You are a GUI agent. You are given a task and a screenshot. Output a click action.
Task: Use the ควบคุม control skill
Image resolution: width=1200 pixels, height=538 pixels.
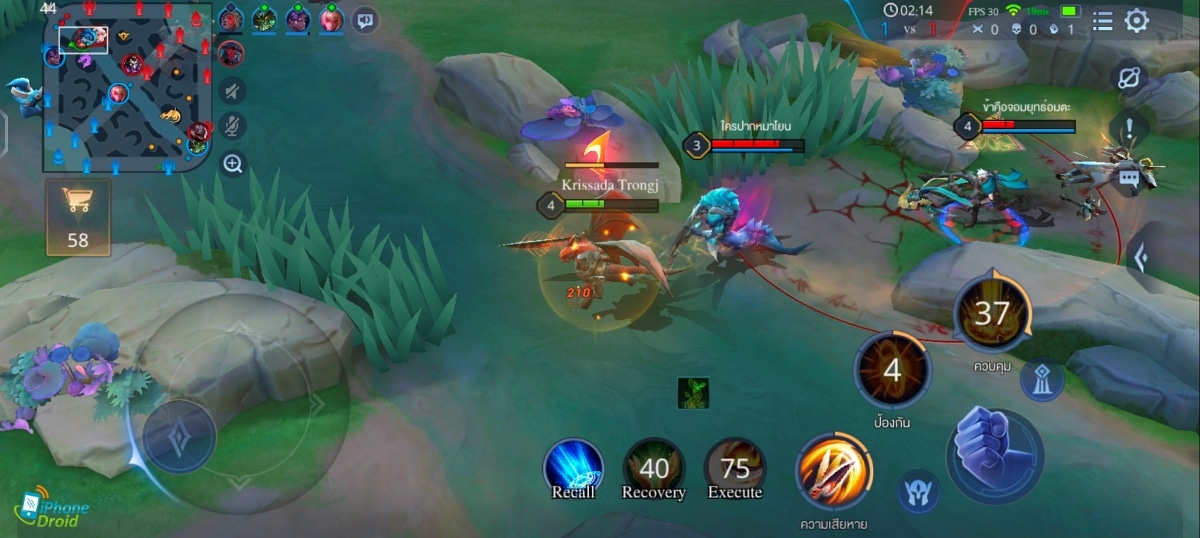(x=991, y=314)
